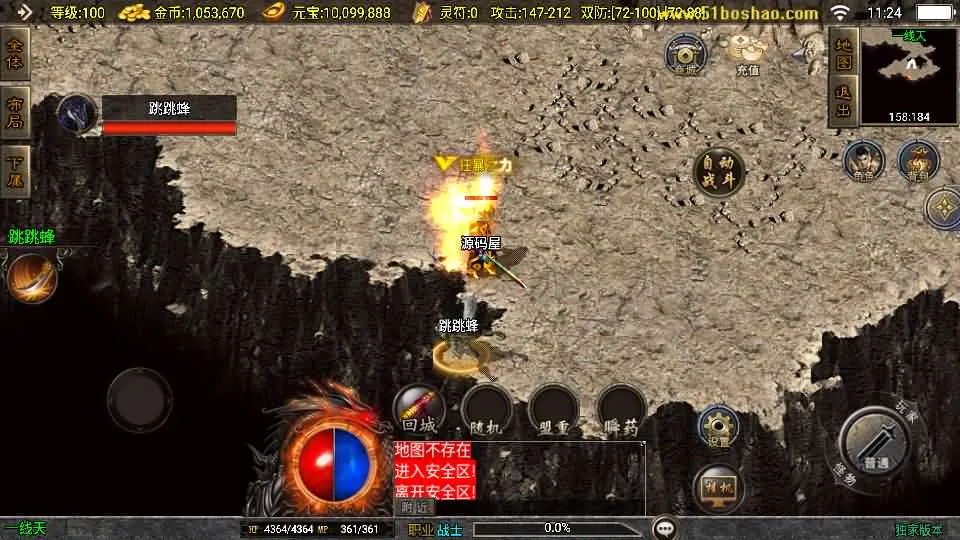The height and width of the screenshot is (540, 960).
Task: Open the 充值 recharge shop
Action: pos(747,53)
